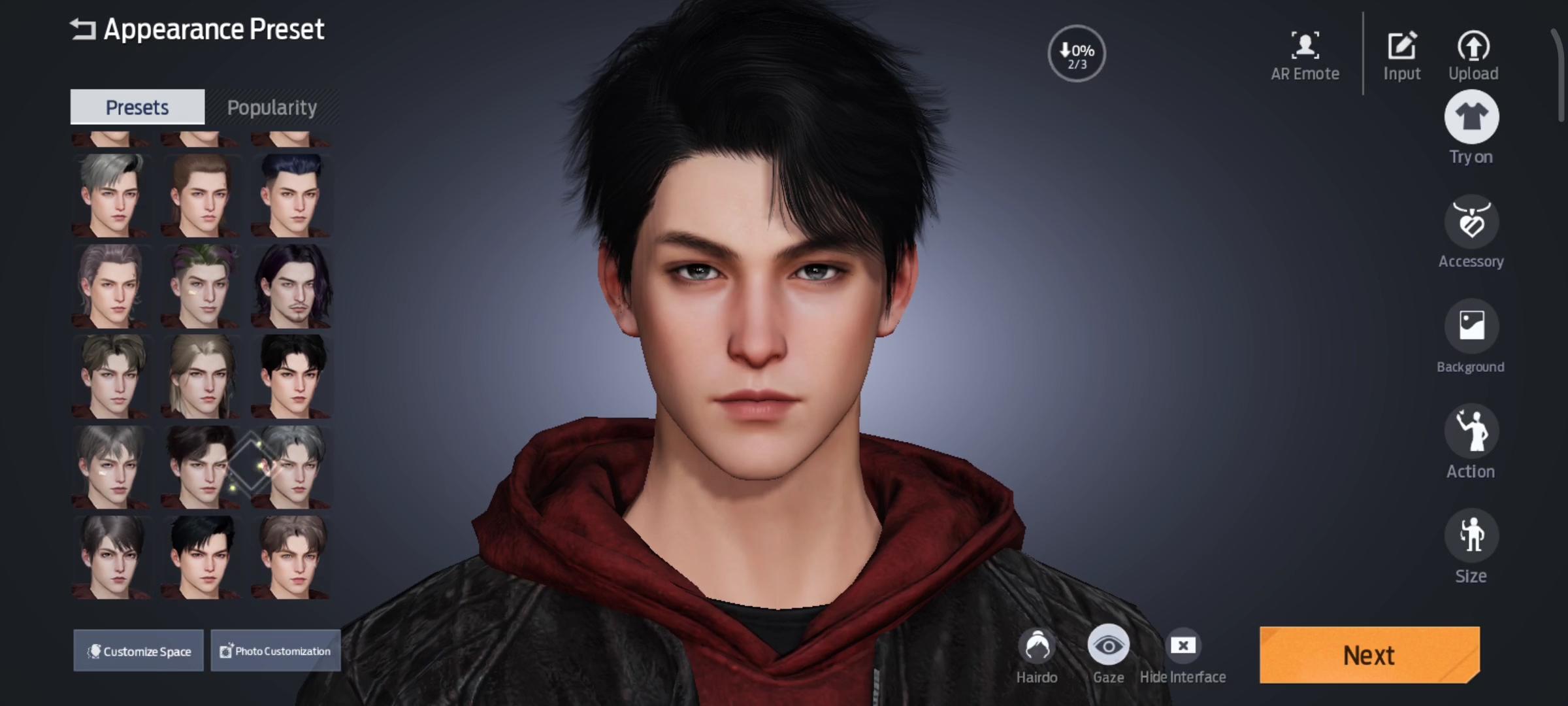Screen dimensions: 1568x706
Task: Click the Upload icon
Action: point(1473,46)
